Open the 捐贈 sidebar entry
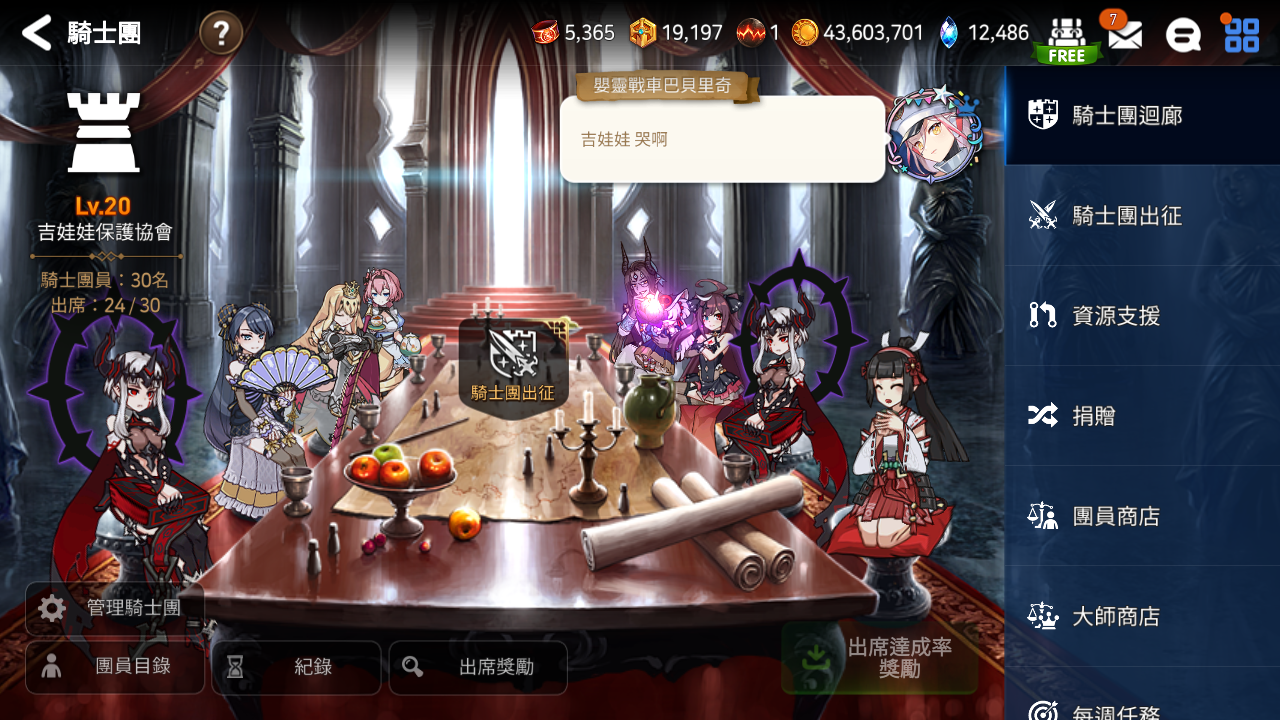Viewport: 1280px width, 720px height. coord(1140,415)
